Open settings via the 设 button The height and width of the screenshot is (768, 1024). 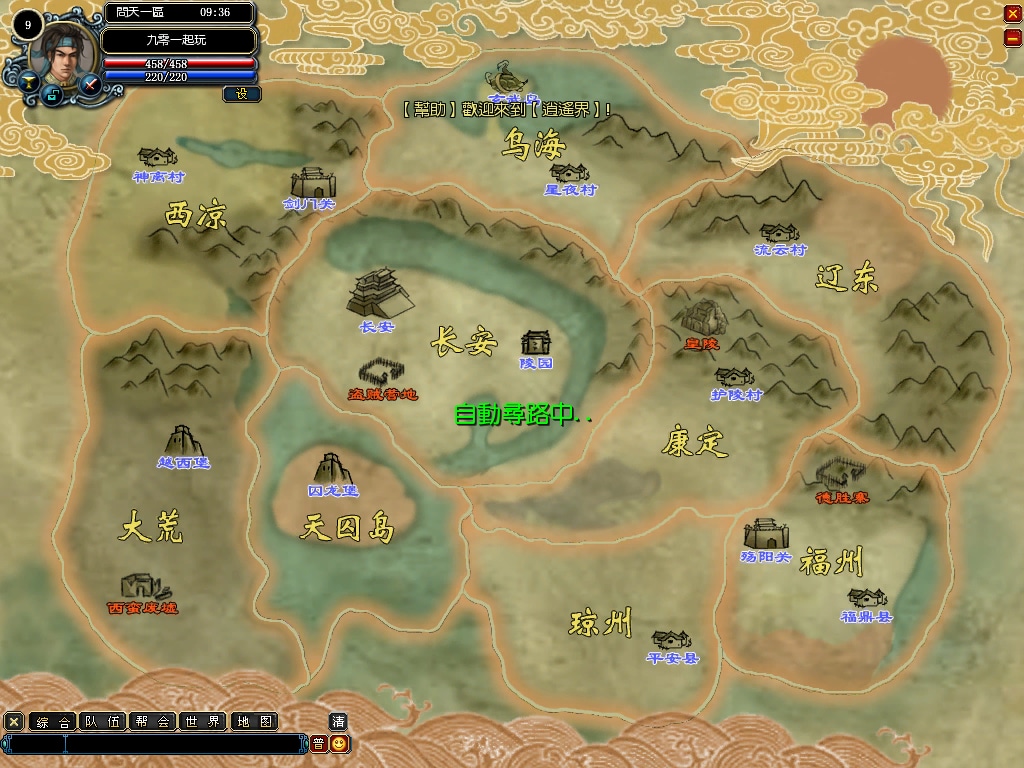241,94
